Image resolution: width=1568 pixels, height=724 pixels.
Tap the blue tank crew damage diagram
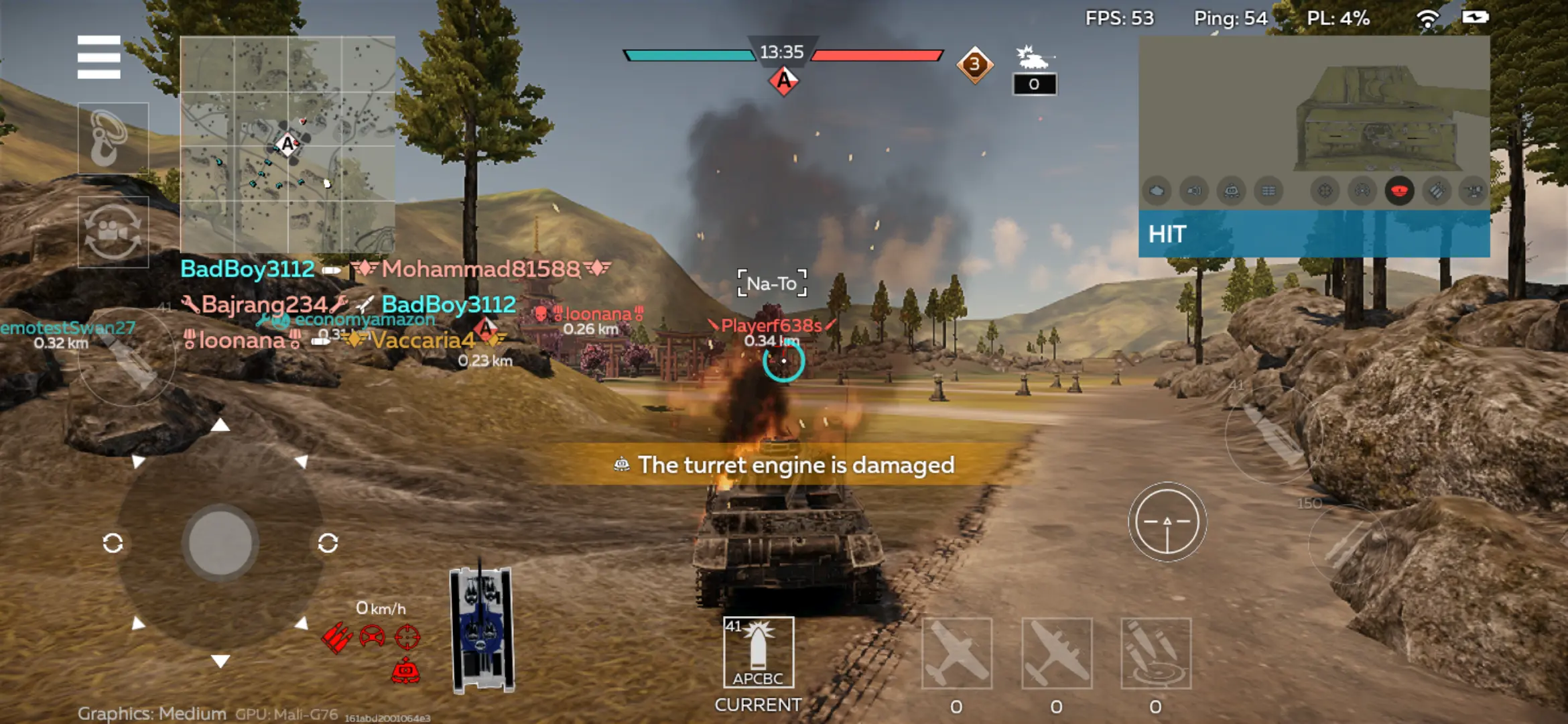coord(481,628)
